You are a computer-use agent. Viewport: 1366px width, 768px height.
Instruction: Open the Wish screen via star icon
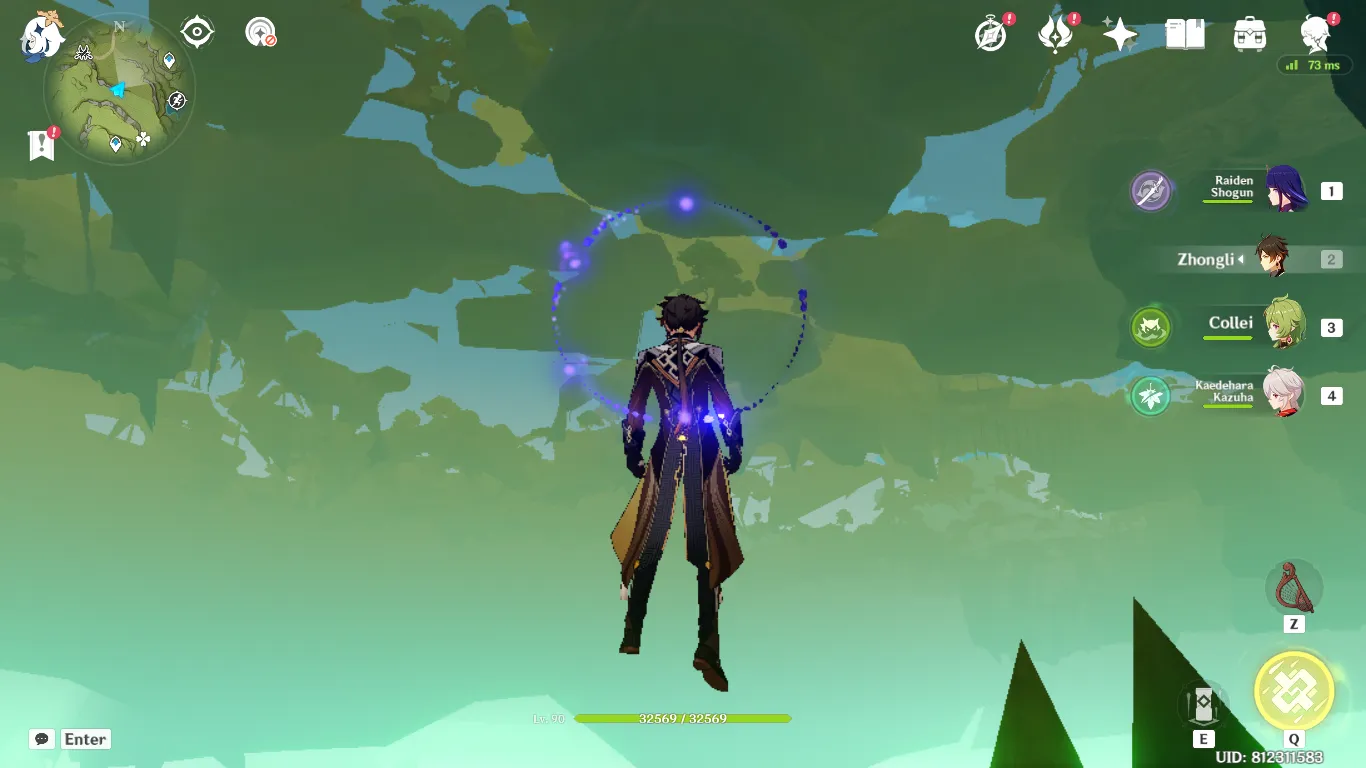1119,33
